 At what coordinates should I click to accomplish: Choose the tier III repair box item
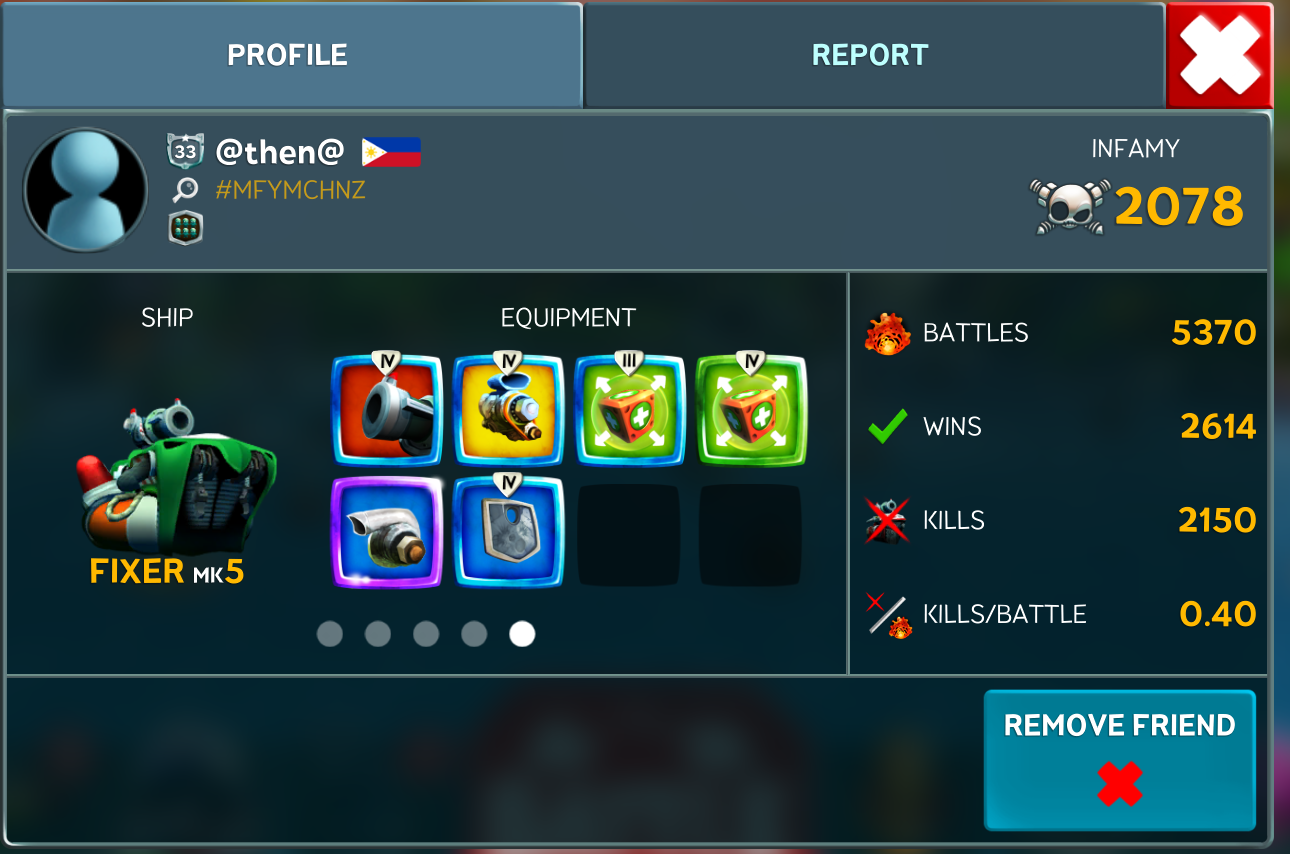(x=630, y=410)
